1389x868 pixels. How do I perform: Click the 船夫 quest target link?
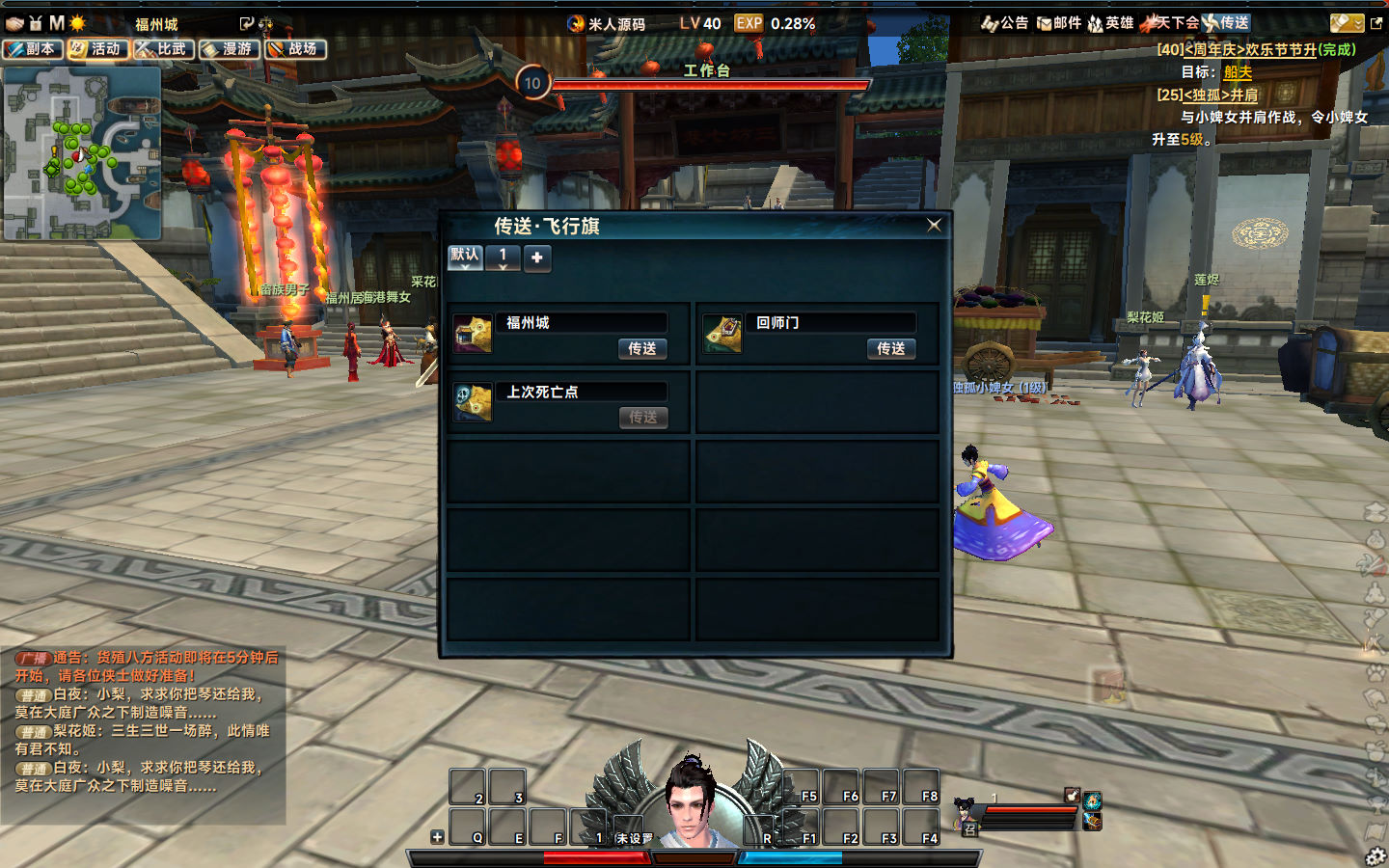(x=1238, y=72)
